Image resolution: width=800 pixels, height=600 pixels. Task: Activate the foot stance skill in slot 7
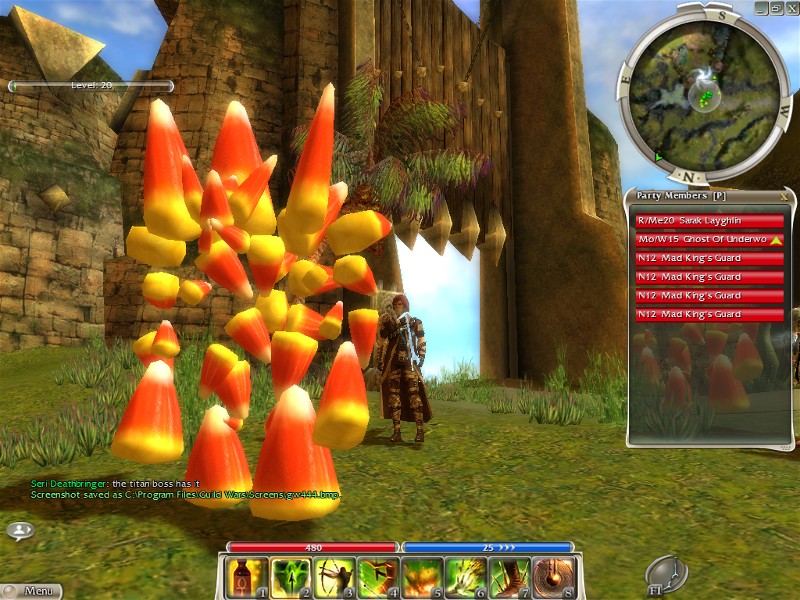pyautogui.click(x=510, y=578)
